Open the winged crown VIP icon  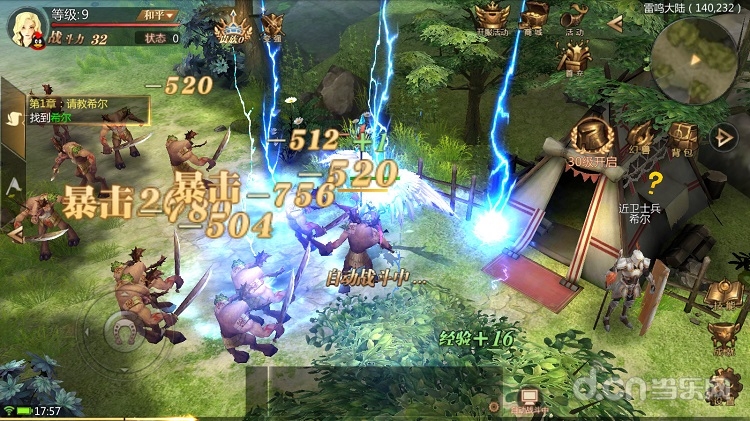click(x=233, y=31)
